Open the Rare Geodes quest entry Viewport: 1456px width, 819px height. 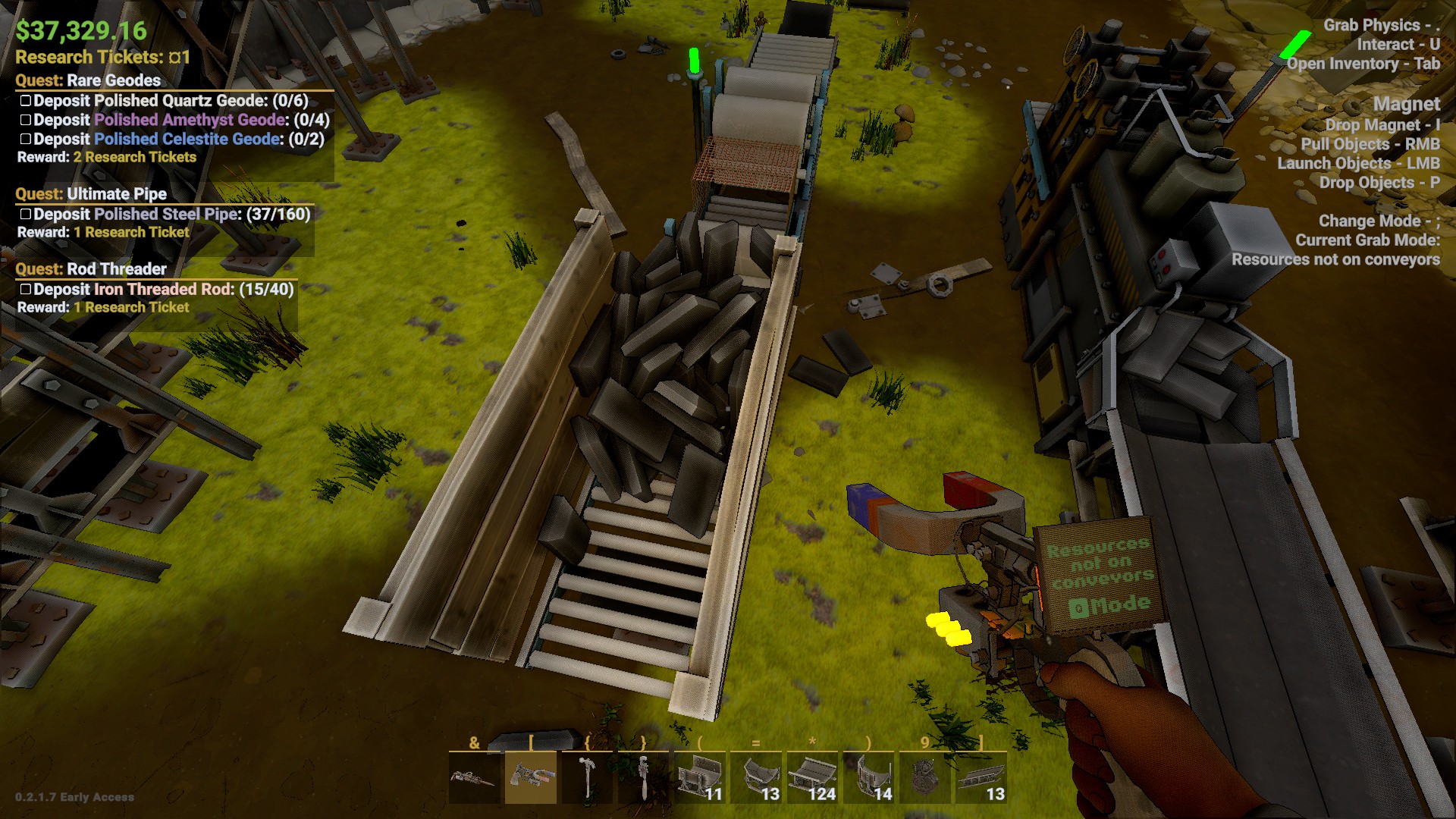(x=88, y=80)
